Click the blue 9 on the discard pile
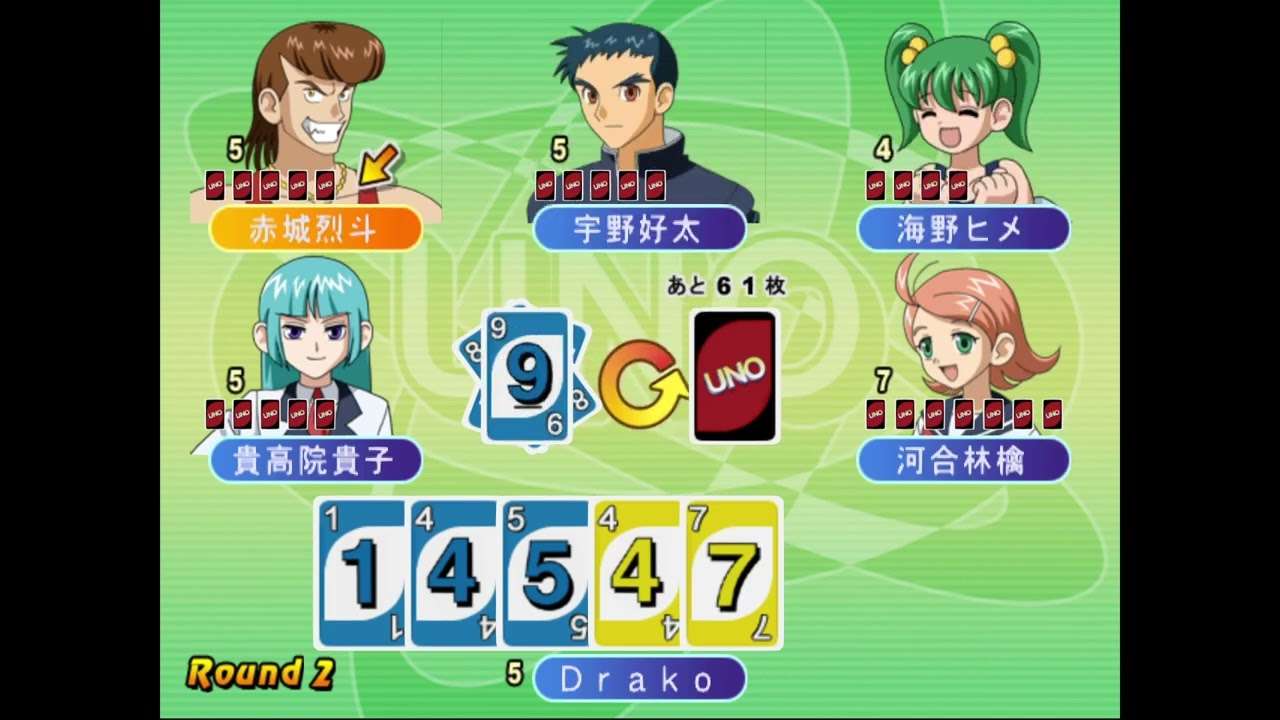 [527, 376]
